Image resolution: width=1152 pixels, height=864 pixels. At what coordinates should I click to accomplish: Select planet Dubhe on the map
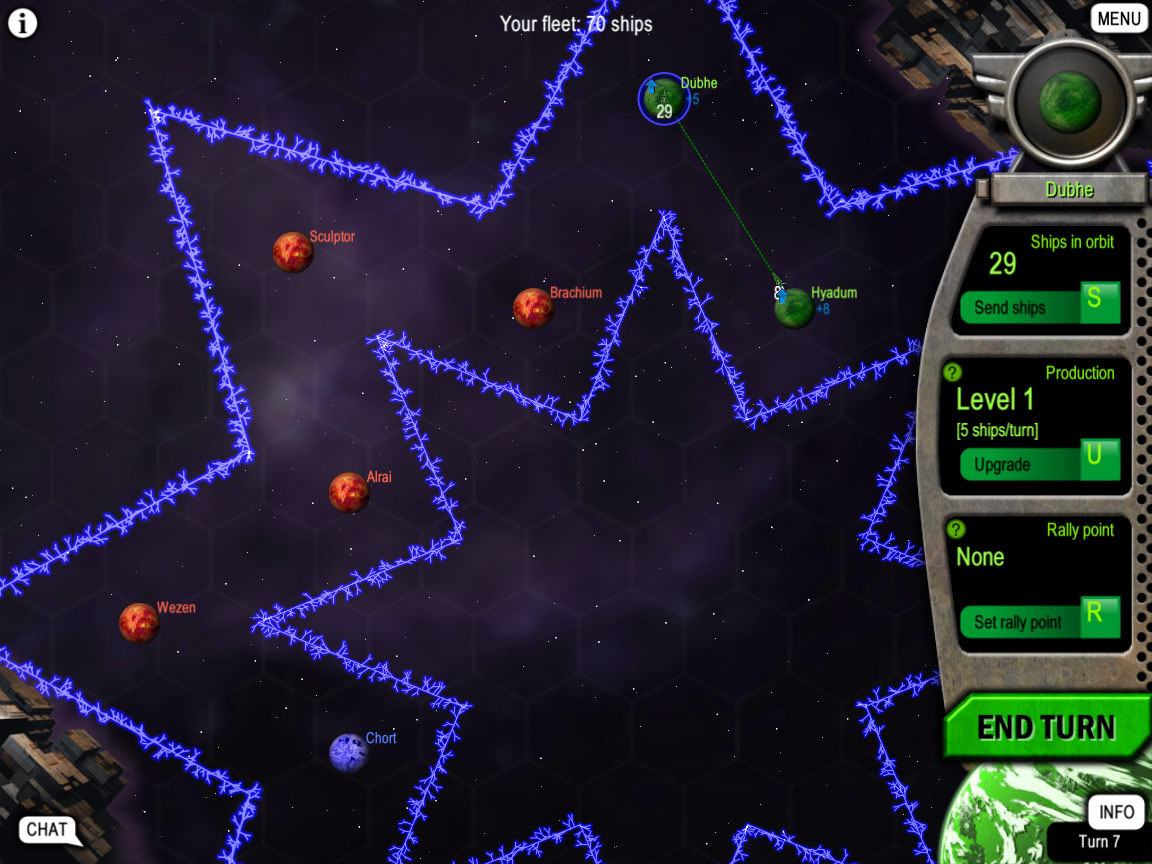(663, 98)
